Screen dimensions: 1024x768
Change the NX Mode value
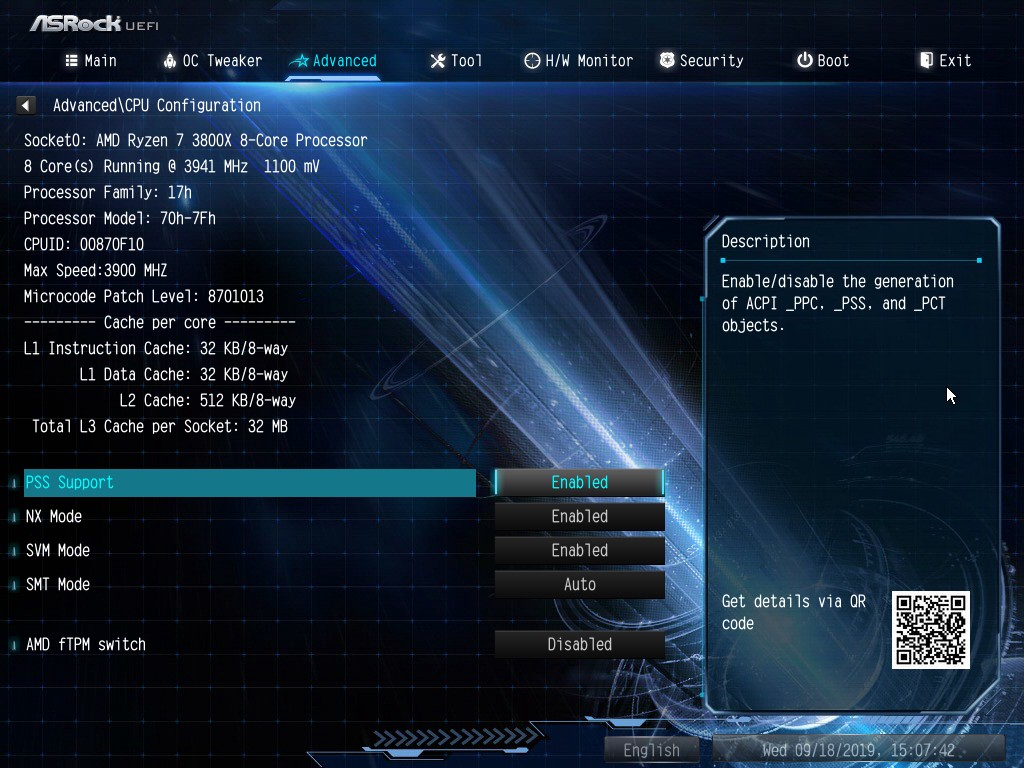(579, 517)
